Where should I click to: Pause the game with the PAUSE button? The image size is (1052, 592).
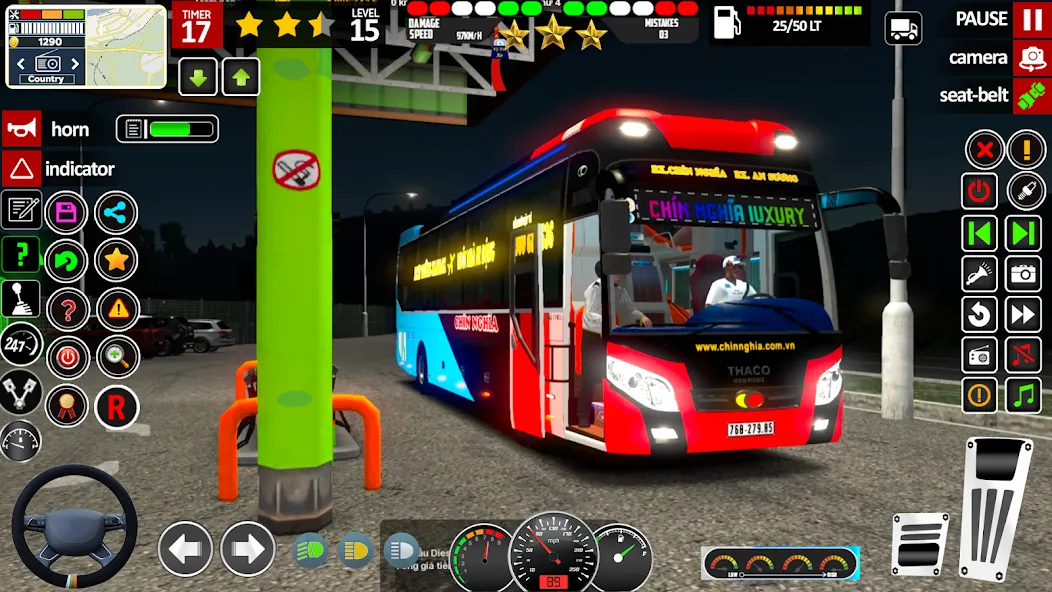pos(1031,19)
